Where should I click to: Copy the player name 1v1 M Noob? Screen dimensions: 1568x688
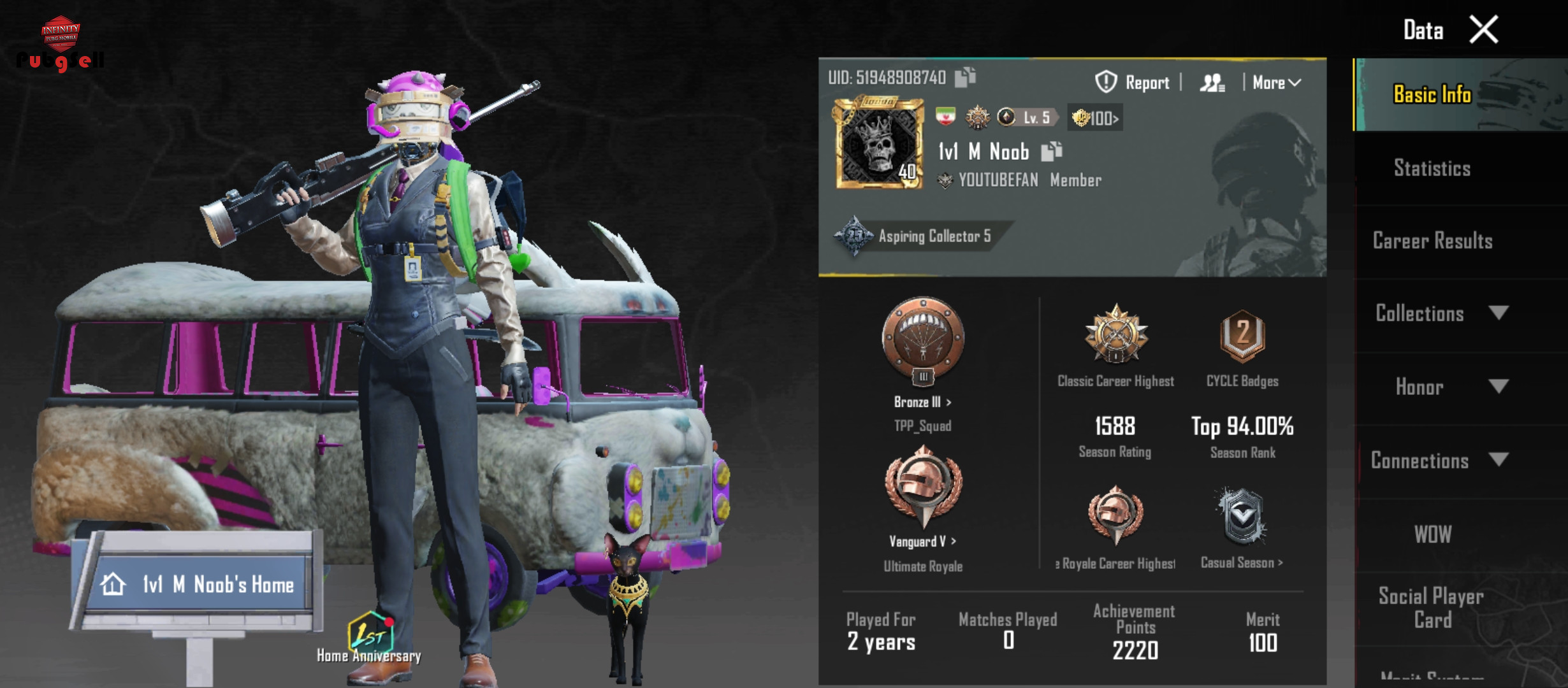[1052, 151]
